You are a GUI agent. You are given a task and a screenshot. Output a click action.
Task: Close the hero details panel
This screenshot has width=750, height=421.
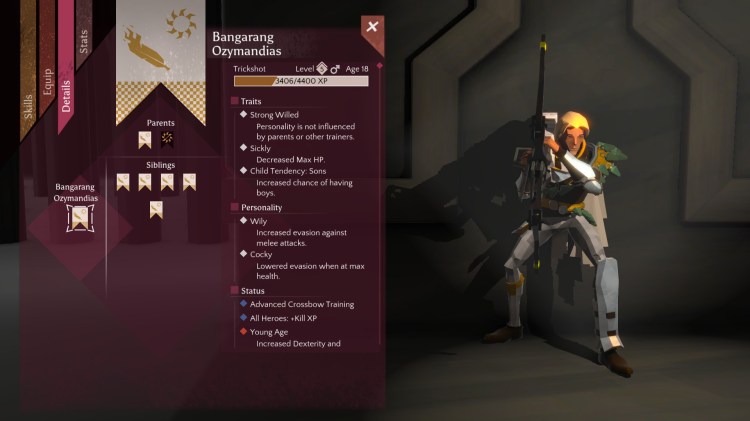372,27
